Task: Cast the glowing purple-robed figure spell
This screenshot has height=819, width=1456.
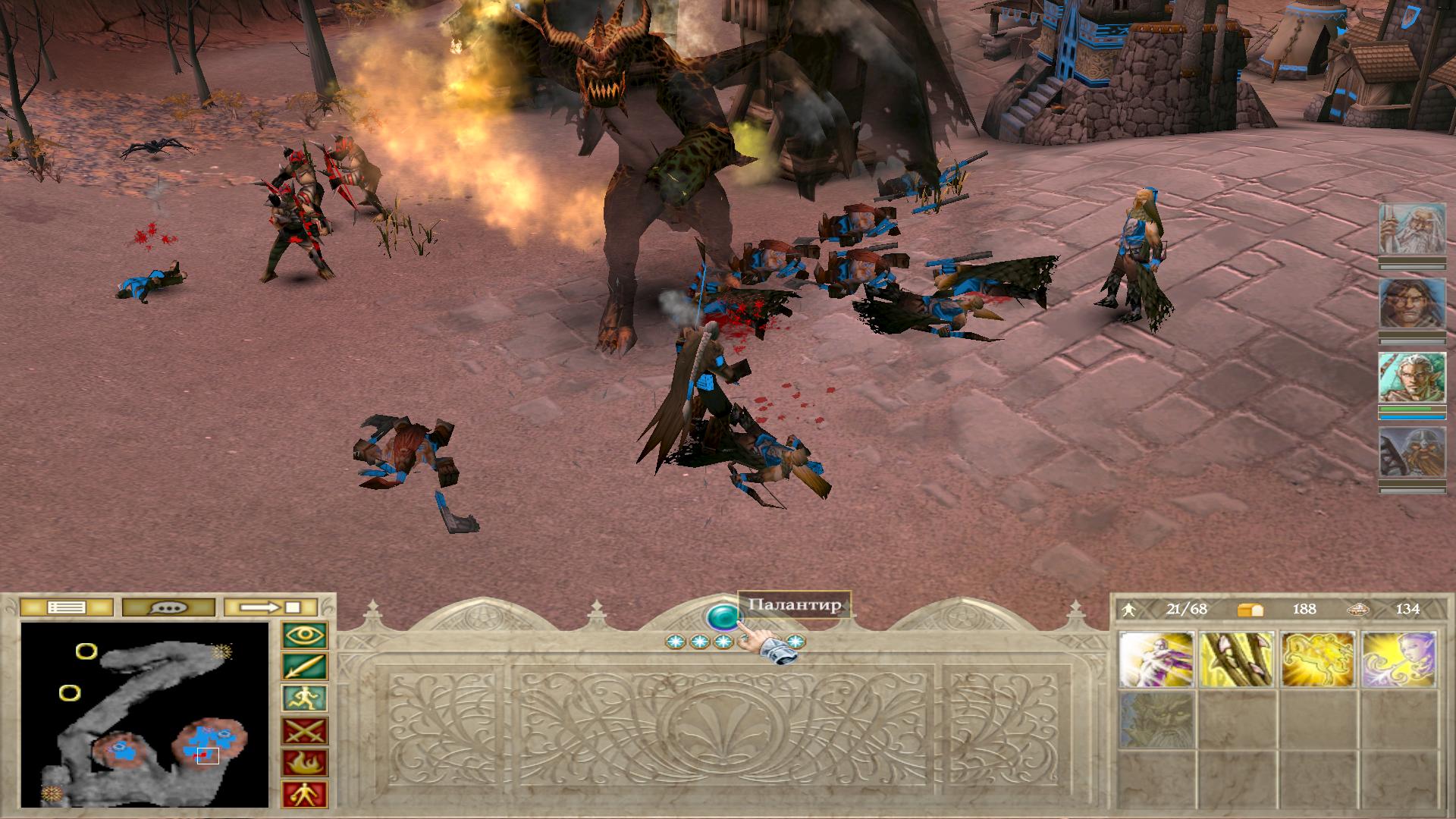Action: 1156,660
